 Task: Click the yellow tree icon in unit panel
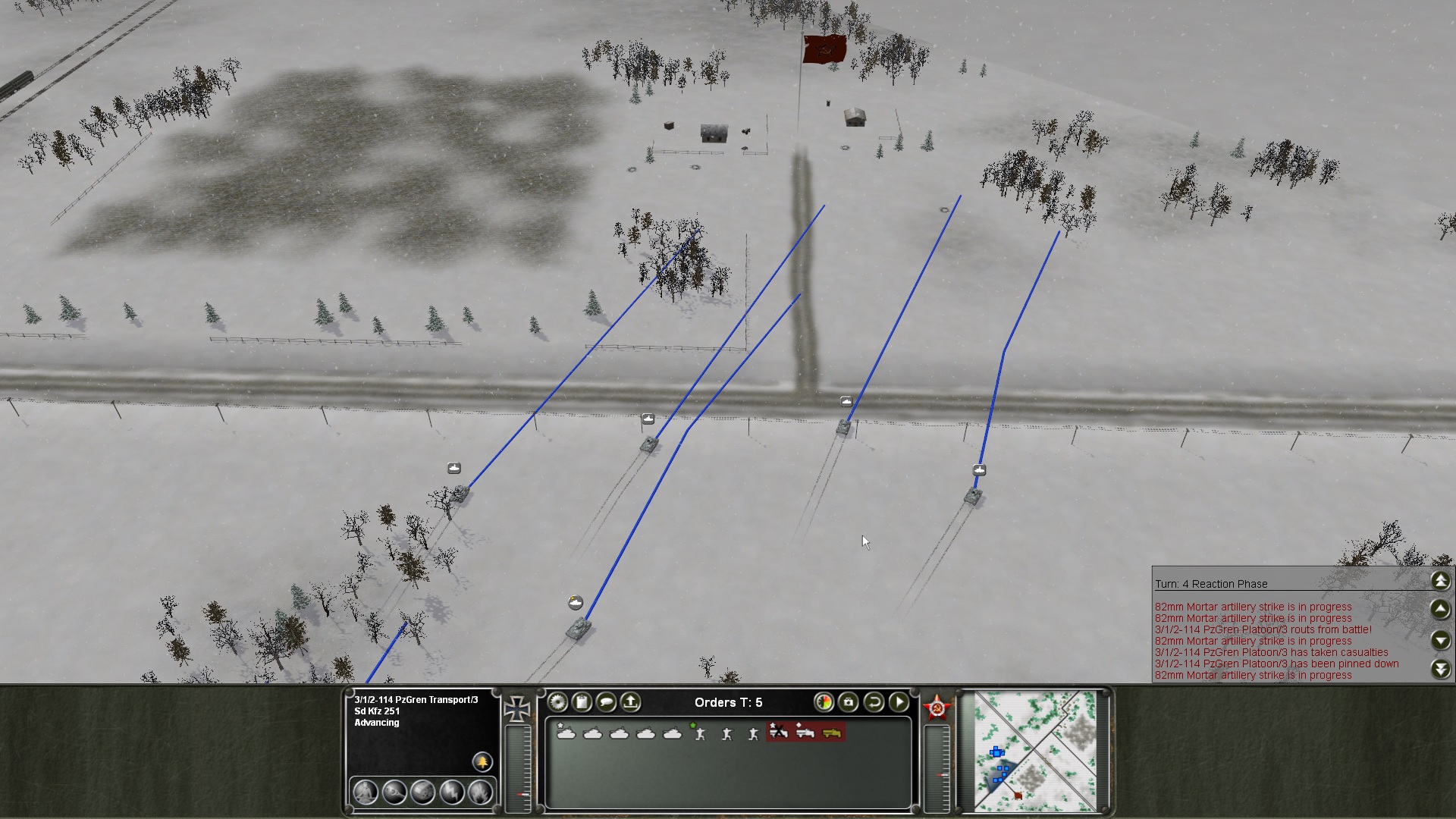pos(482,761)
